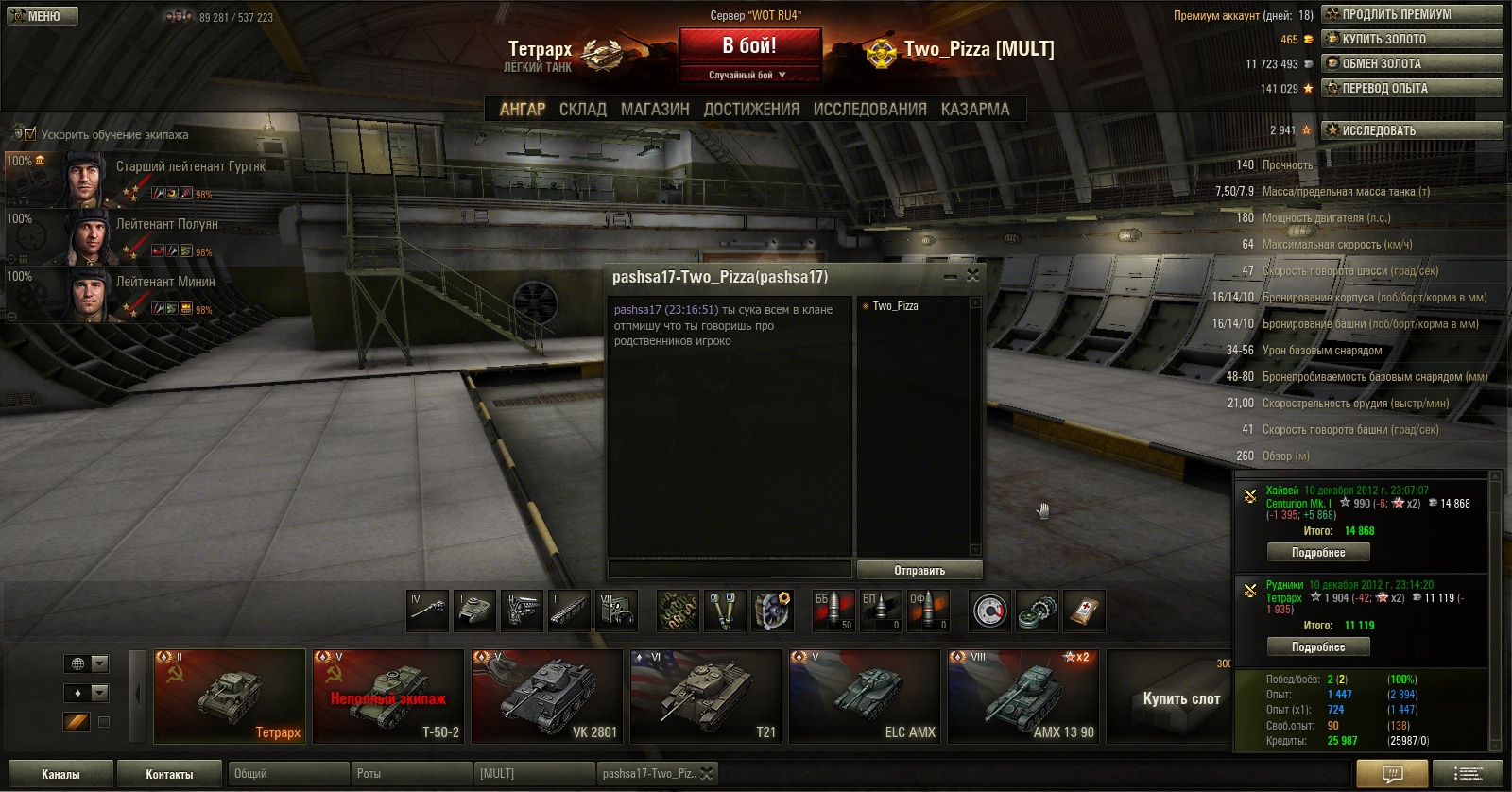
Task: Choose the AMX 13 90 tank
Action: coord(1023,696)
